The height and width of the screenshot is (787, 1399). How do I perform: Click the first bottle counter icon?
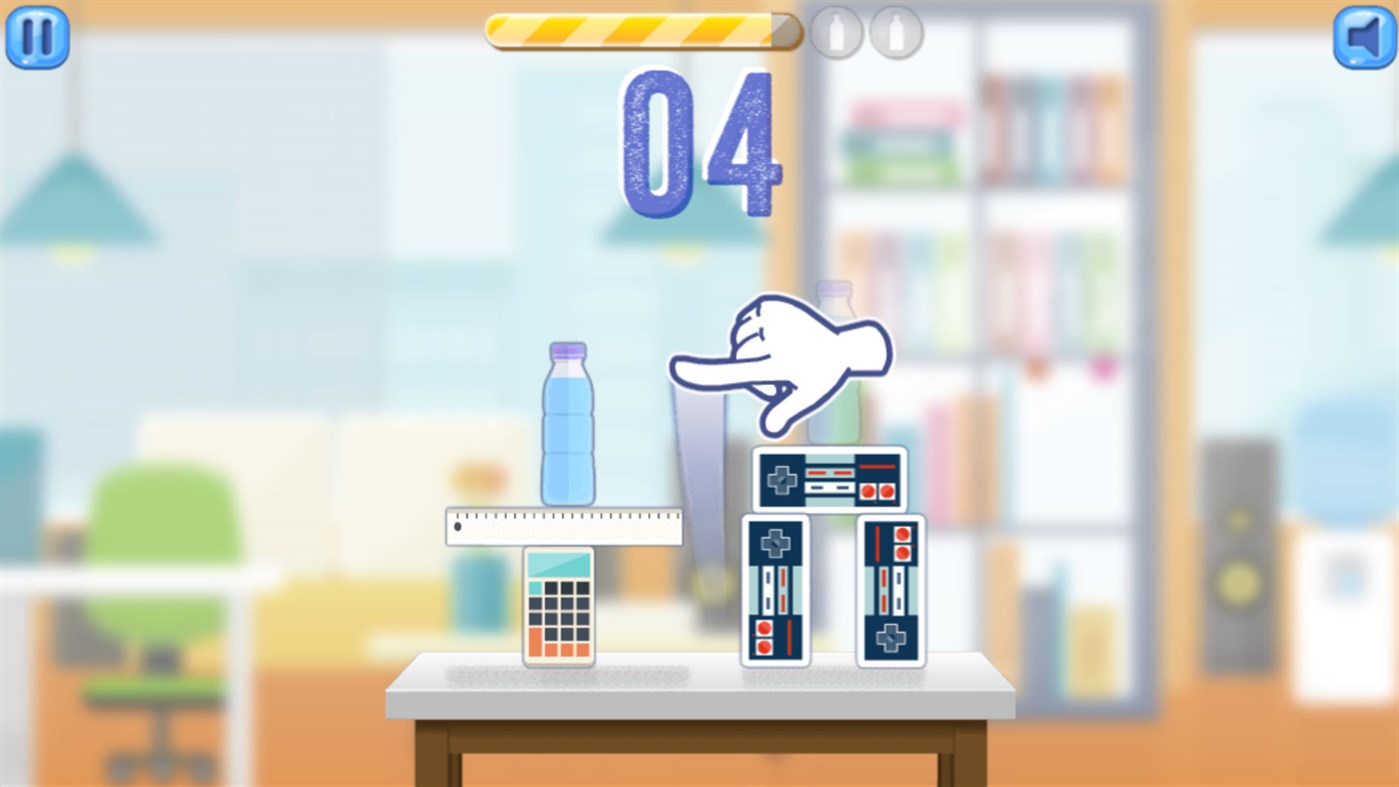(836, 31)
